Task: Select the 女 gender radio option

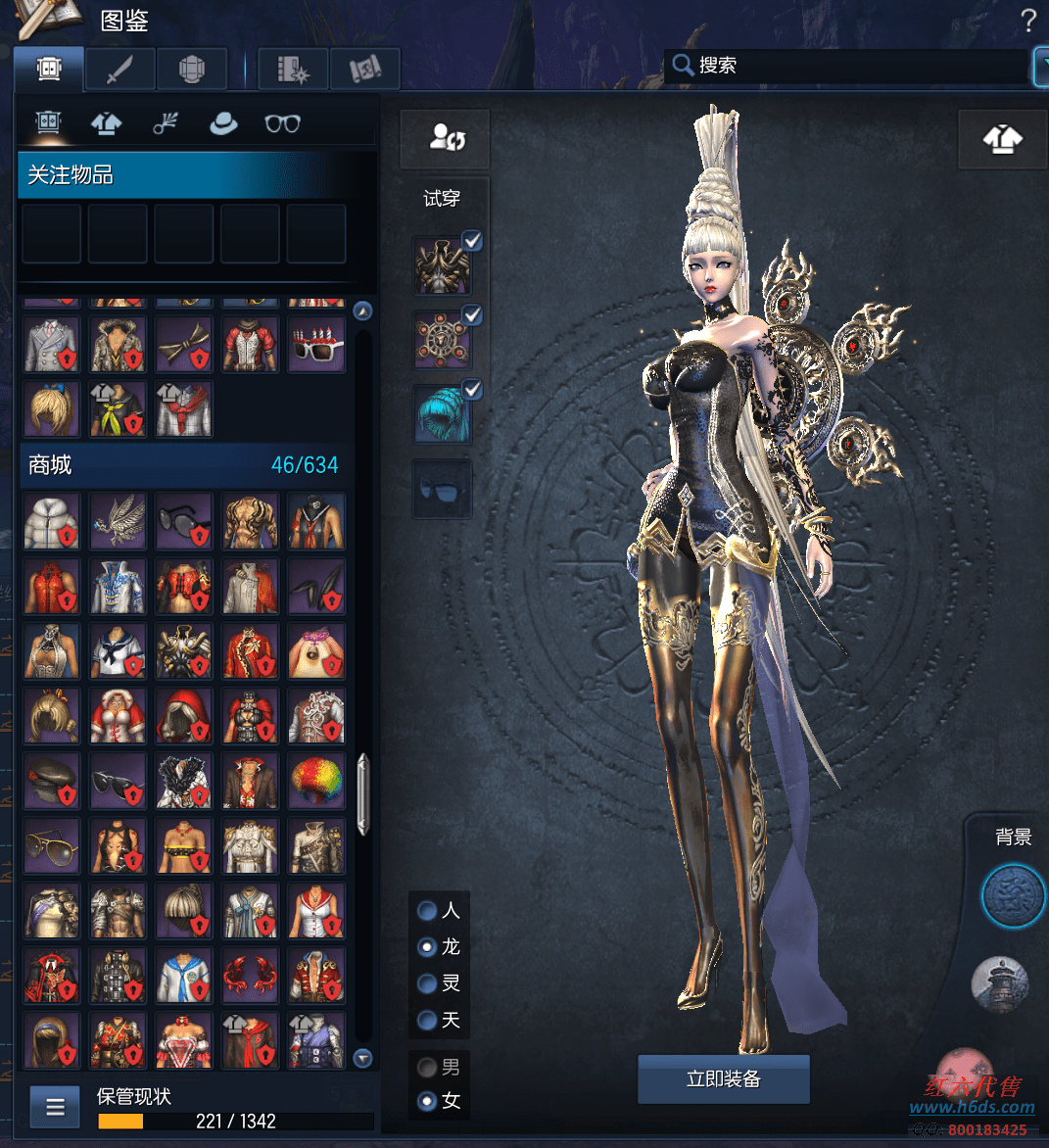Action: (x=427, y=1101)
